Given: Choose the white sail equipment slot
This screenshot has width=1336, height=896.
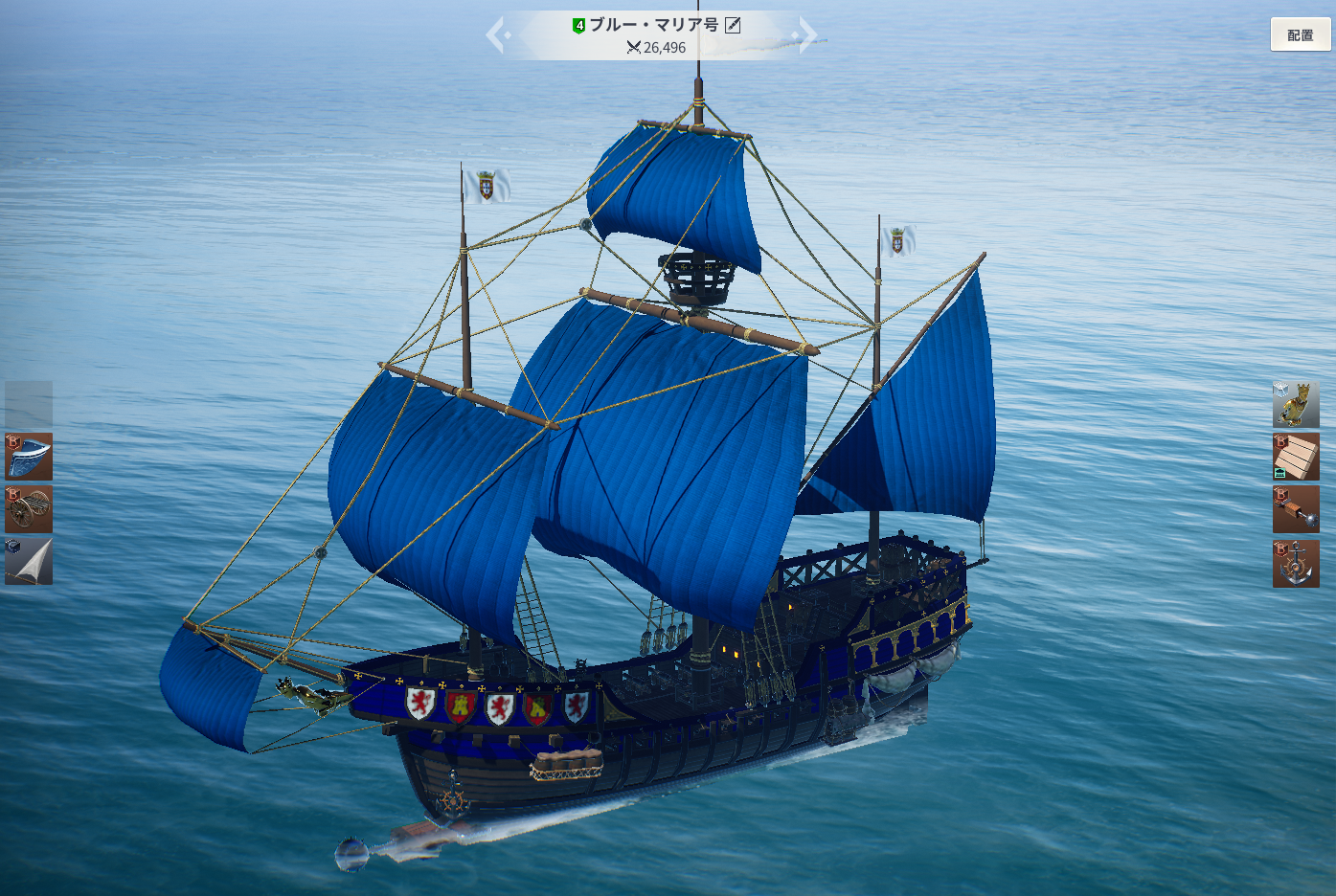Looking at the screenshot, I should [29, 561].
